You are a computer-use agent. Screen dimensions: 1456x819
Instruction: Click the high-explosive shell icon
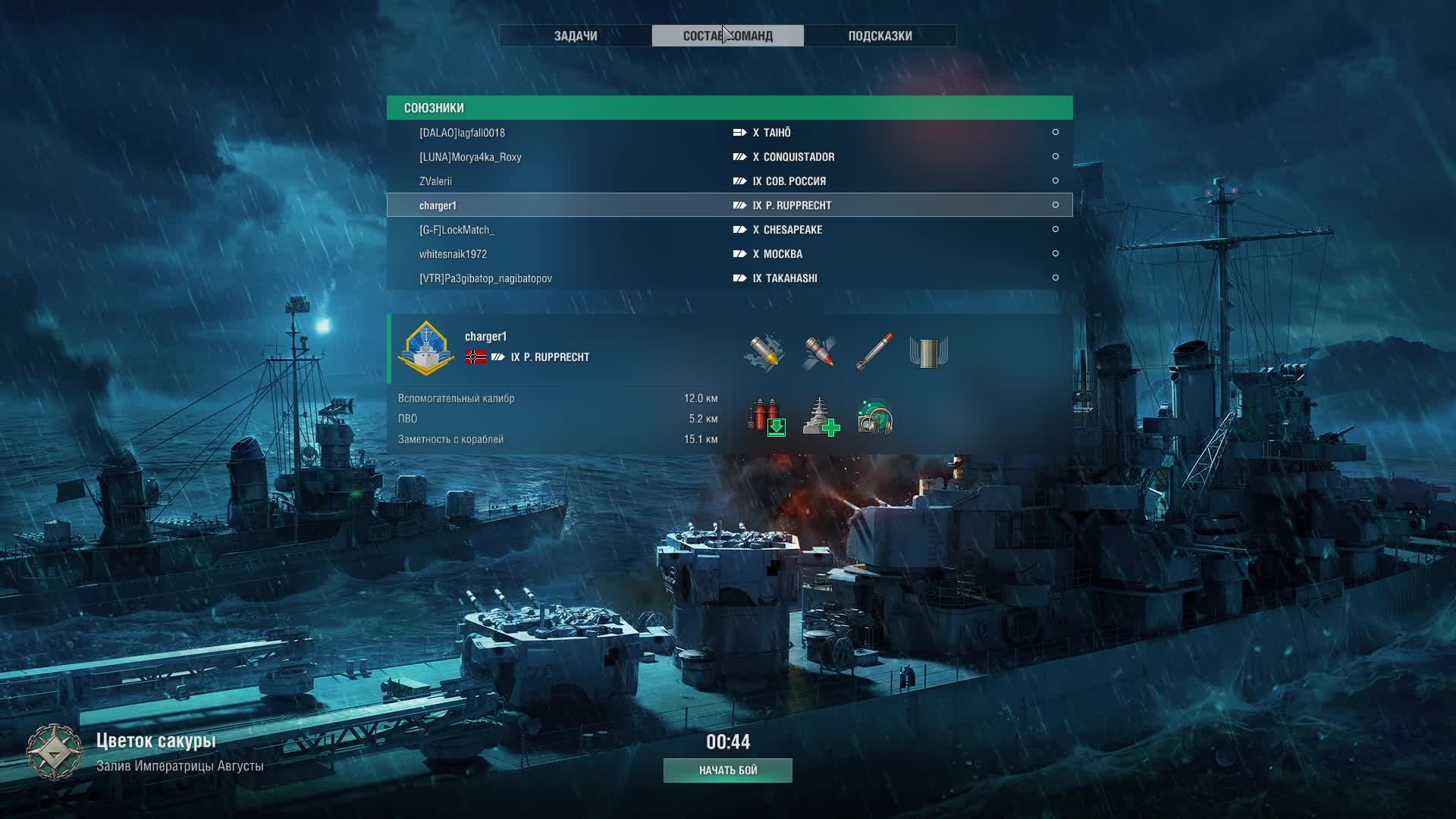tap(764, 352)
